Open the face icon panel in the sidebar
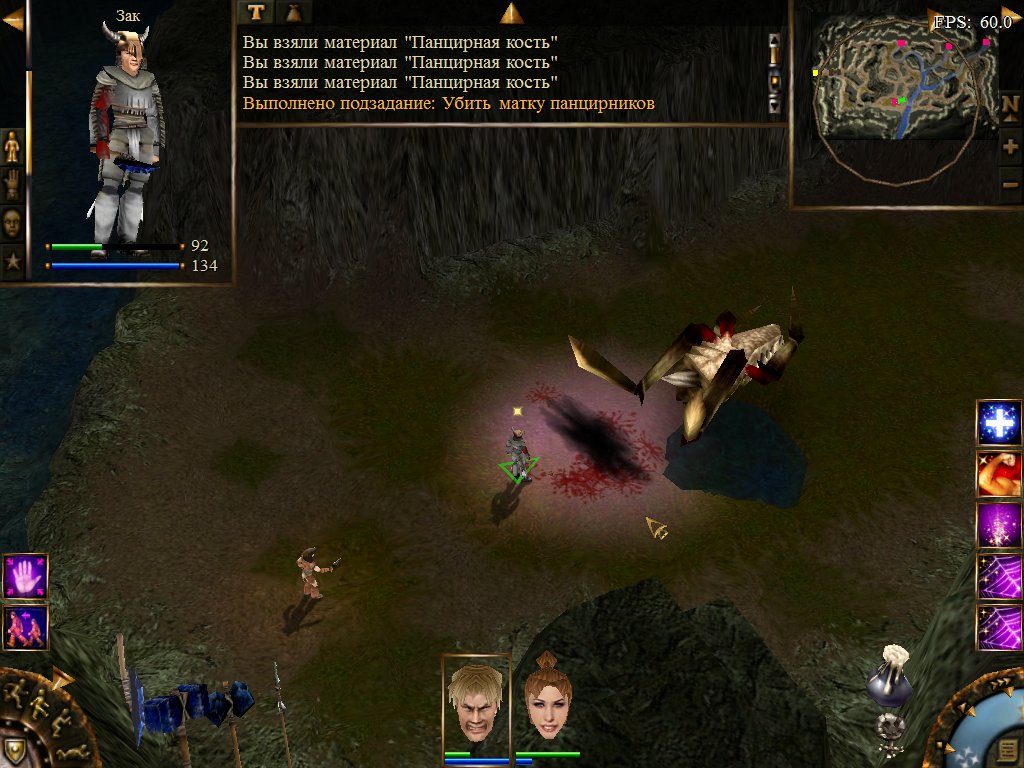 coord(12,223)
